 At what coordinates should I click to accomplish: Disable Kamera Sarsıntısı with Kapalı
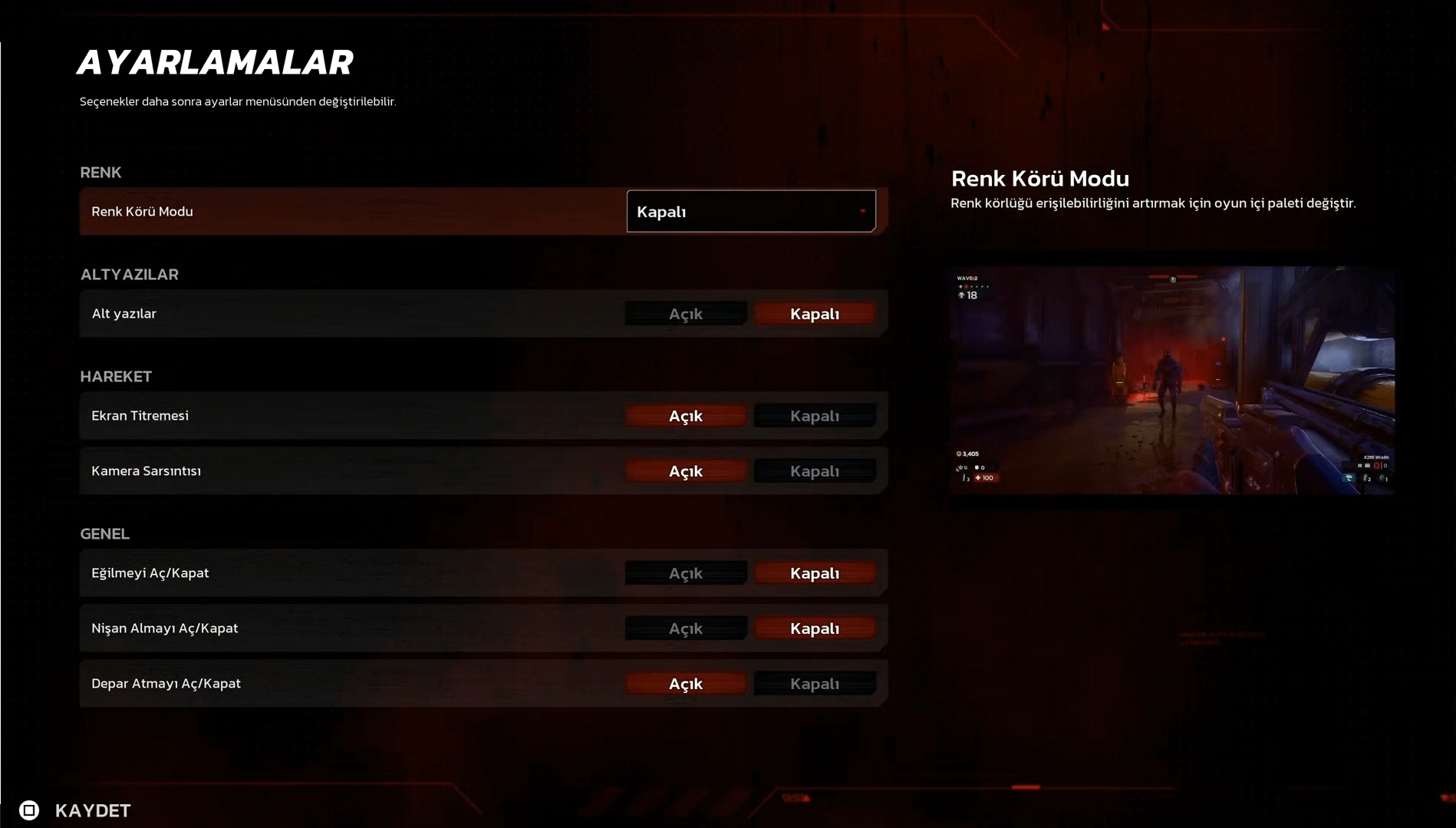(814, 471)
